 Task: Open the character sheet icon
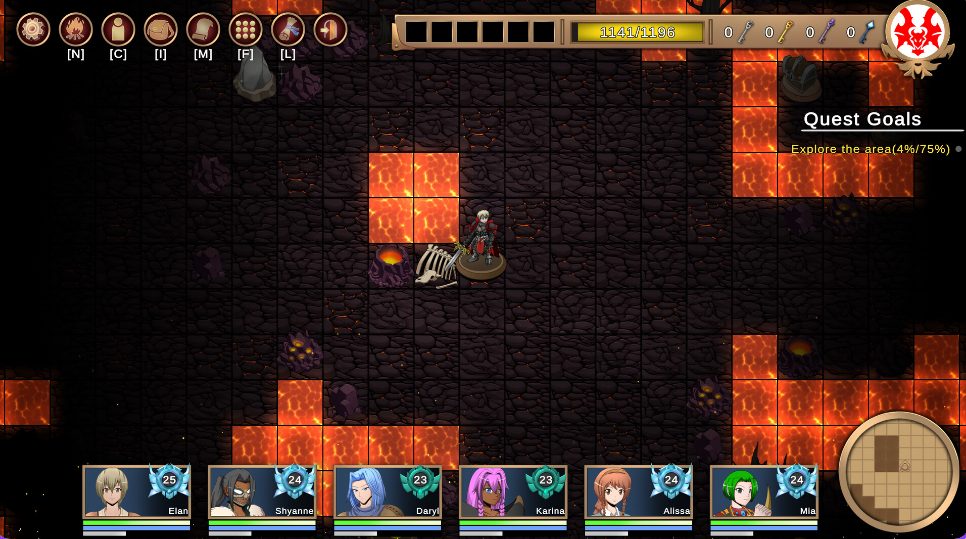(x=118, y=29)
